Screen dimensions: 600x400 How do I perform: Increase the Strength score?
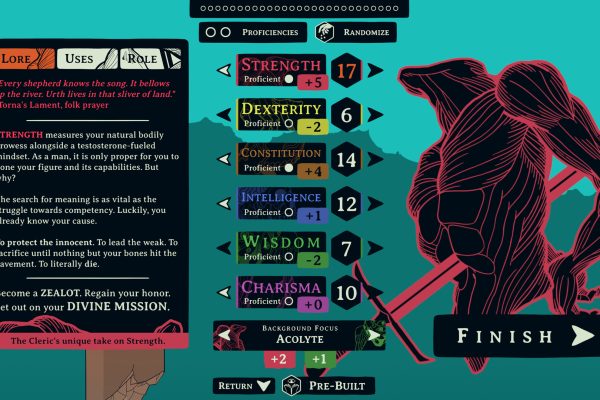coord(374,71)
